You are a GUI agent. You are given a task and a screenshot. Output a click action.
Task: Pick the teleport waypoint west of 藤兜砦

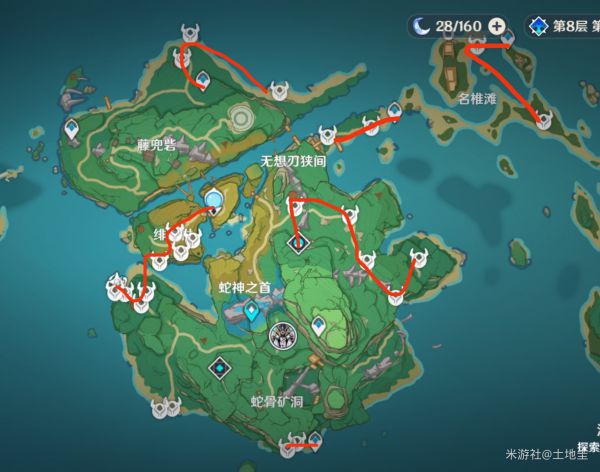tap(73, 129)
